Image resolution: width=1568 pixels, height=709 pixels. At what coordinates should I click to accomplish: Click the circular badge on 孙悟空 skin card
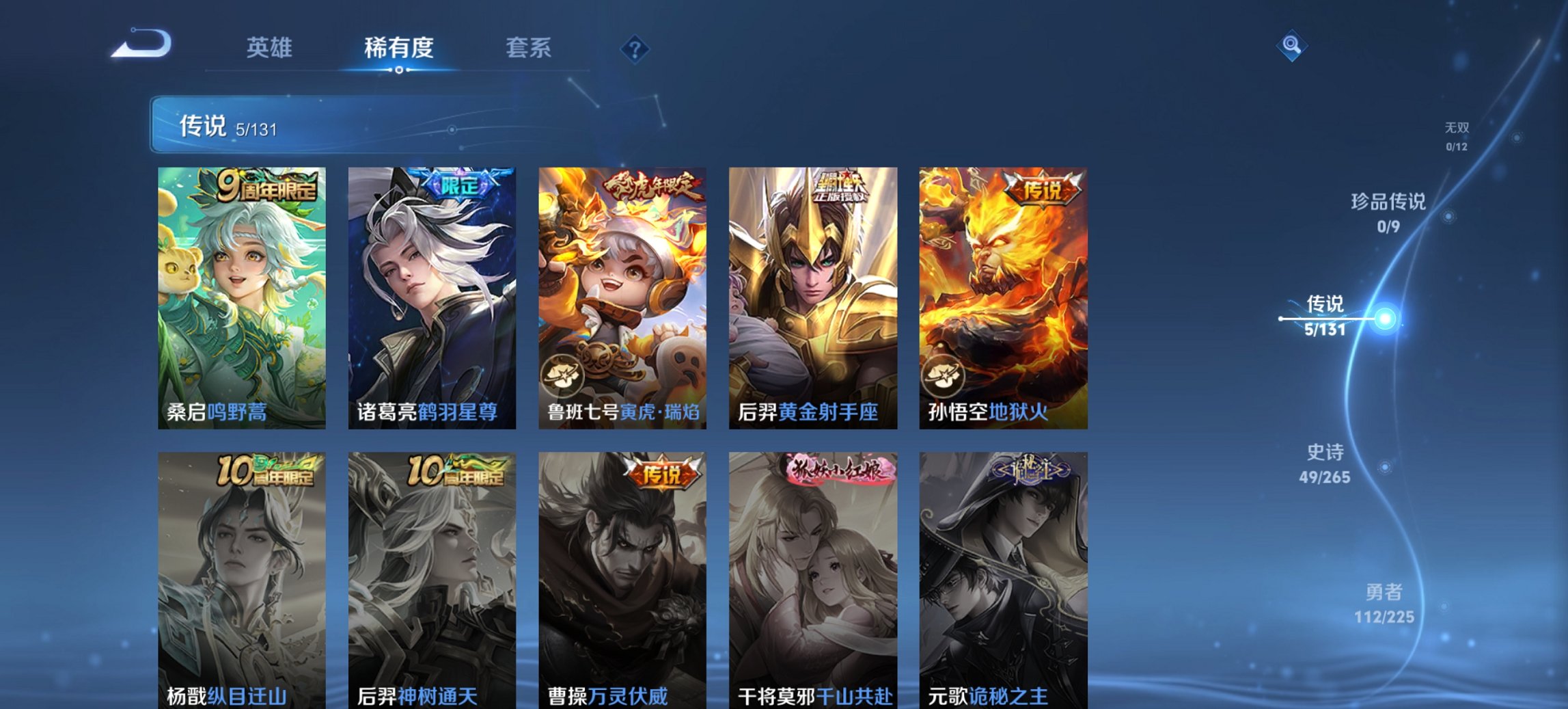[x=943, y=374]
